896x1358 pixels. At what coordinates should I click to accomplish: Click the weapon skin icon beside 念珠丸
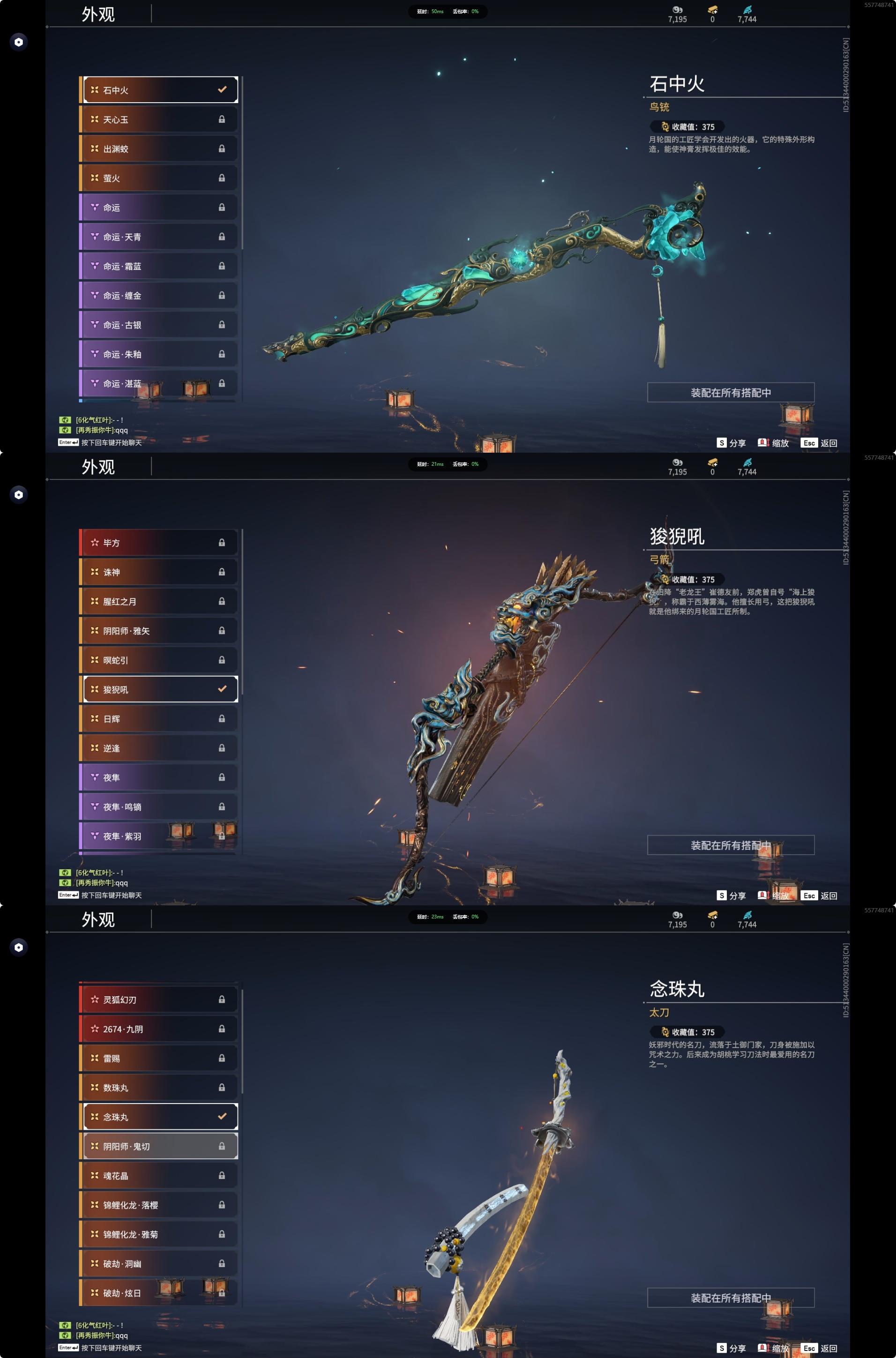coord(94,1116)
